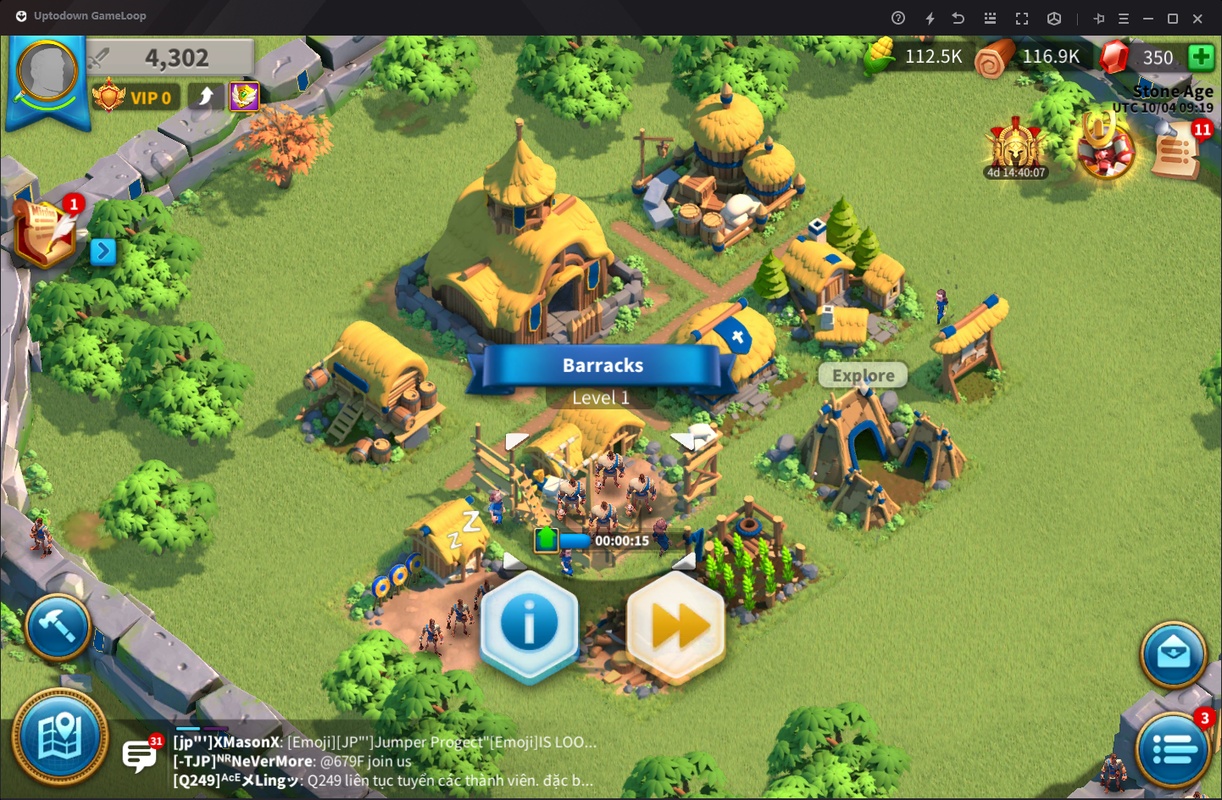
Task: Switch to the world map view
Action: 60,736
